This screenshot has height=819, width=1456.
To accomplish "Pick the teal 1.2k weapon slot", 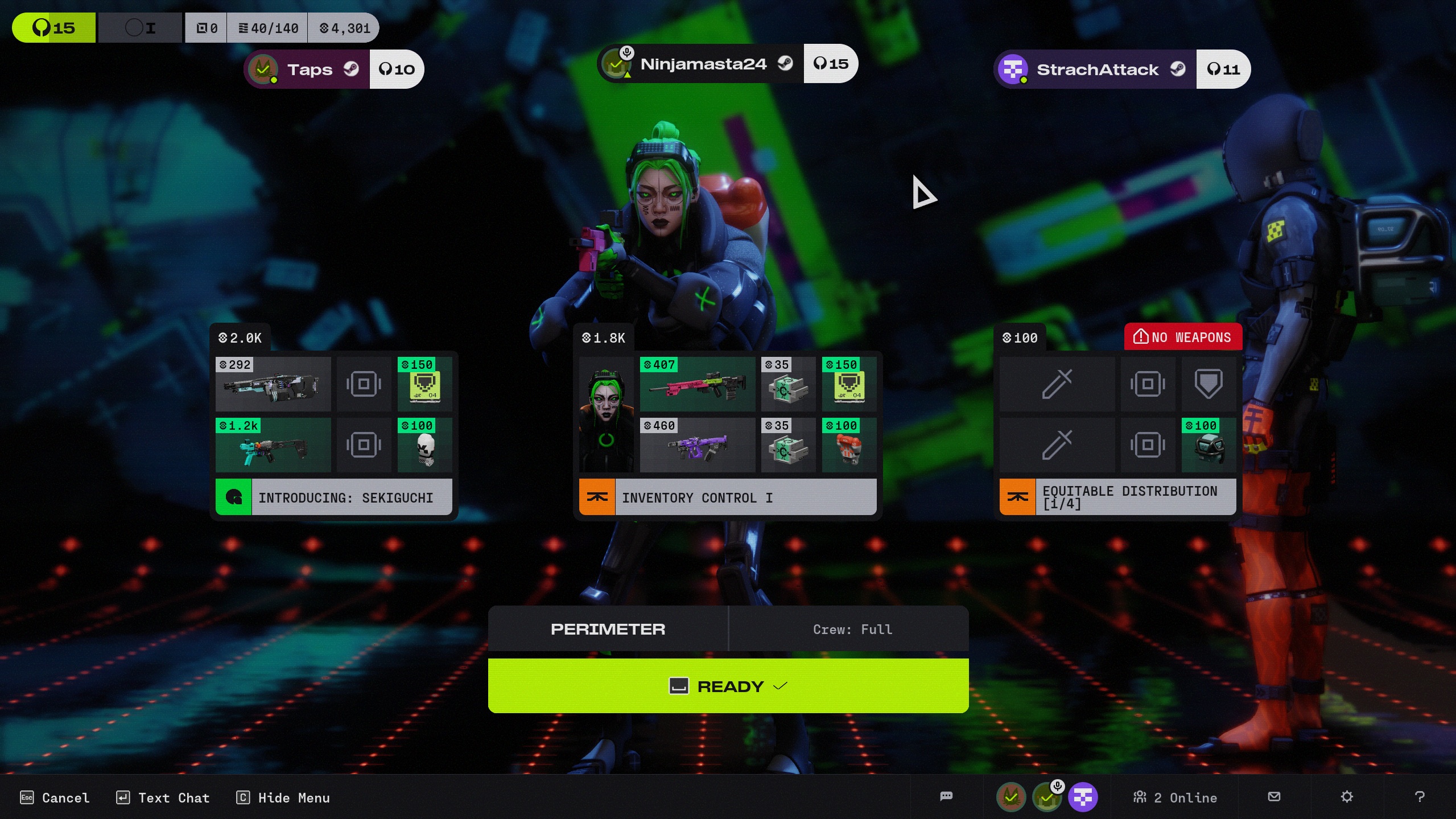I will point(273,445).
